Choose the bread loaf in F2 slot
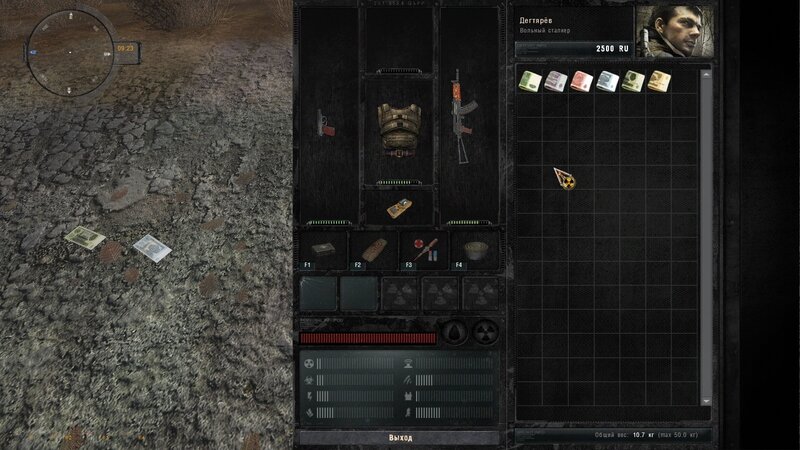 (x=372, y=249)
